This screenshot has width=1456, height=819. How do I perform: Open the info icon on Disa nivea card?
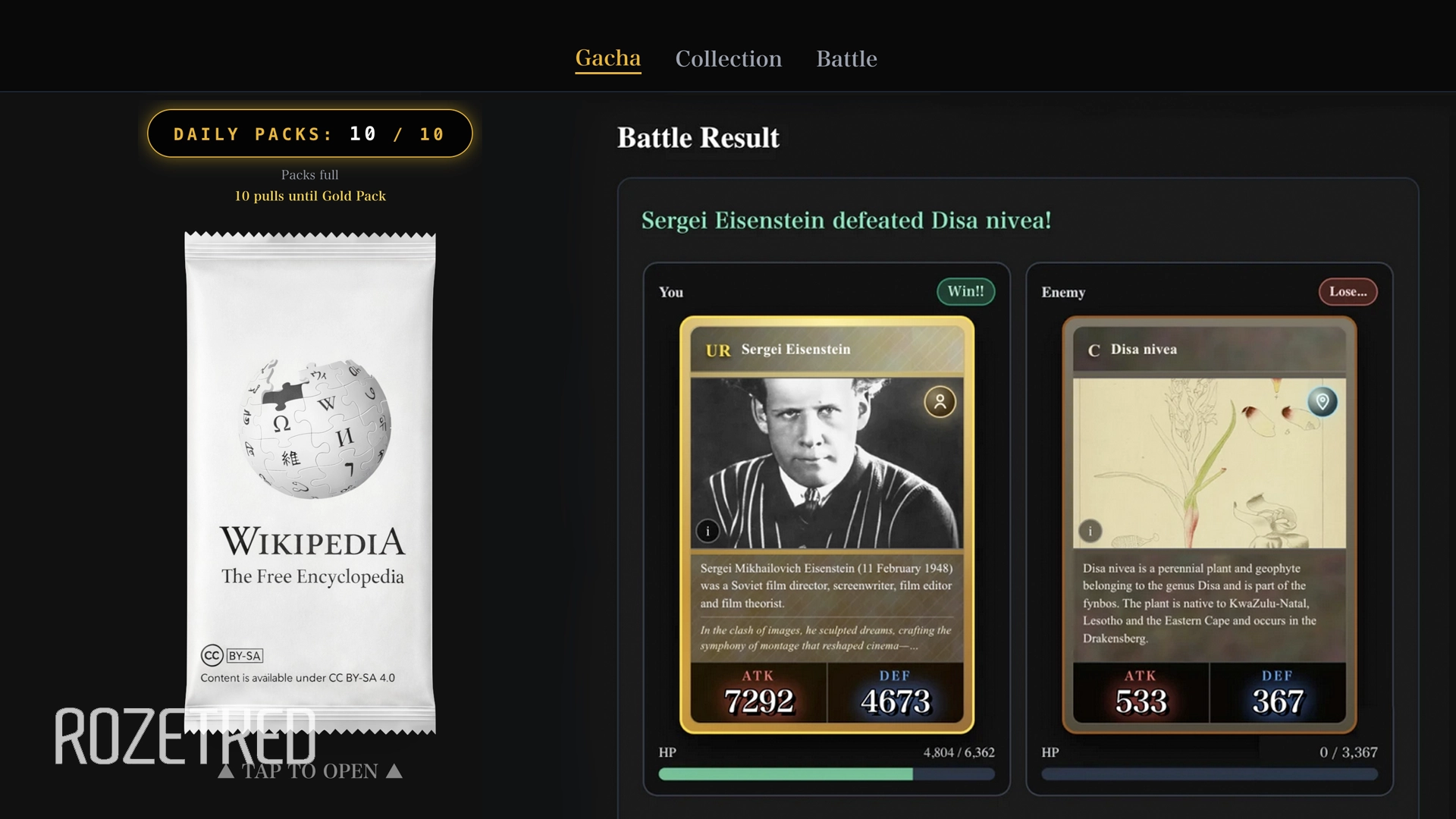(x=1090, y=531)
